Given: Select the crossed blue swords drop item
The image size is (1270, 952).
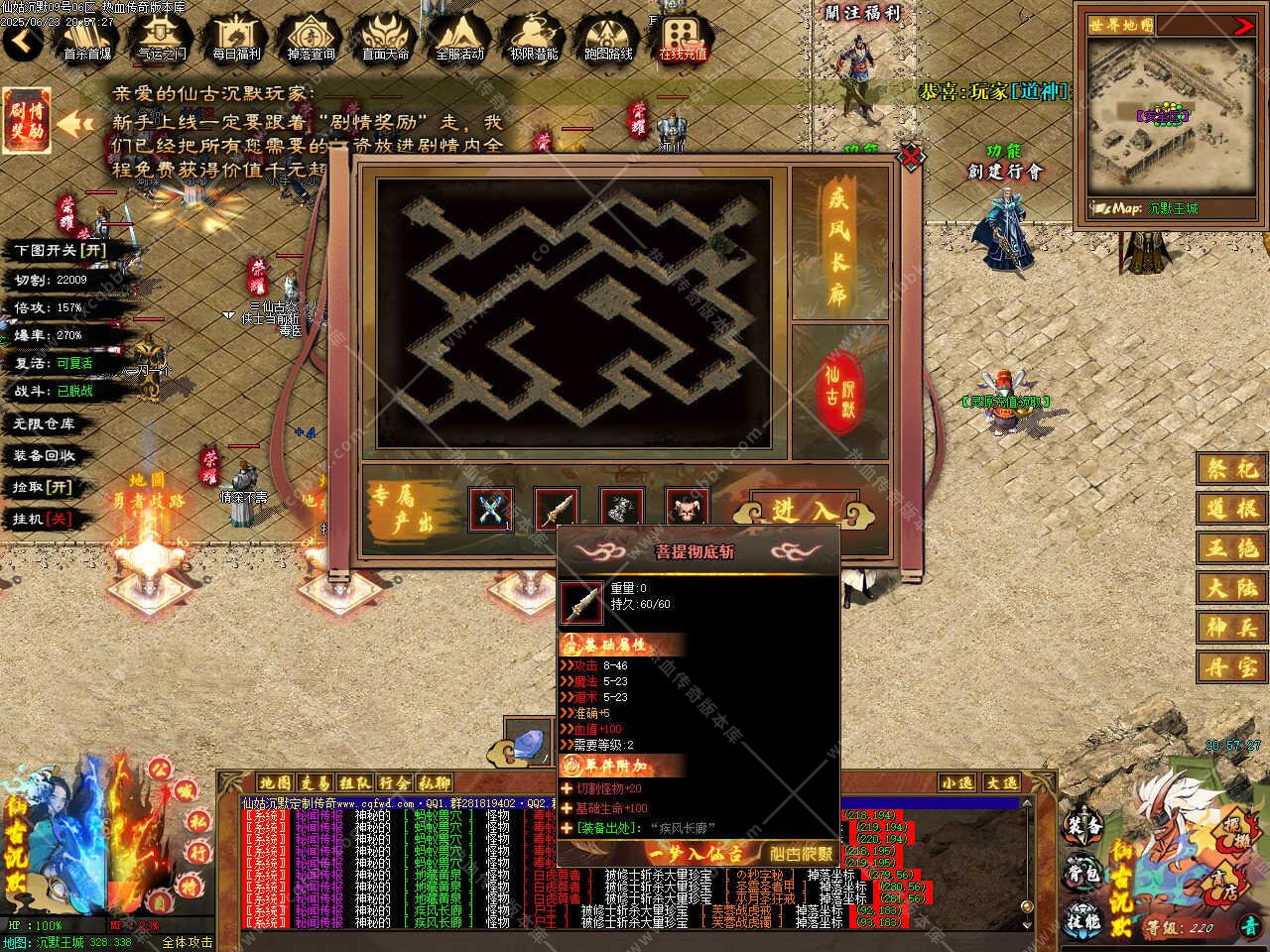Looking at the screenshot, I should point(490,510).
